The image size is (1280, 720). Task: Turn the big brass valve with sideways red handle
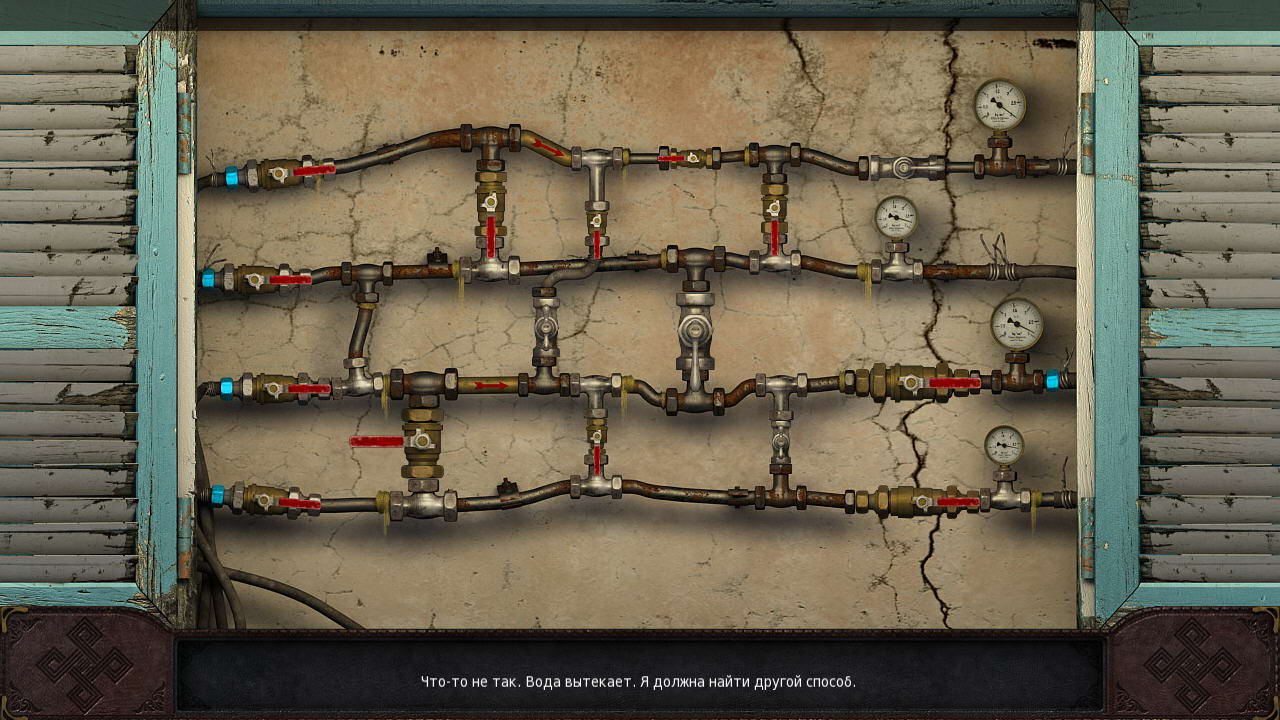(x=421, y=440)
